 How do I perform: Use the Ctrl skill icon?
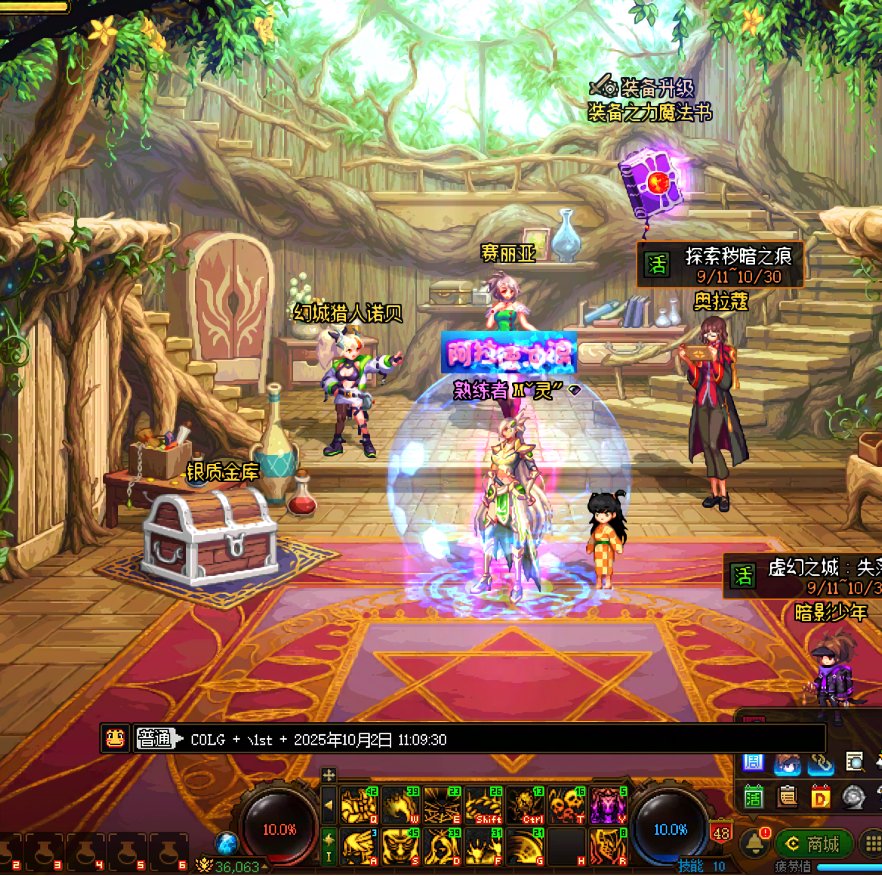(x=525, y=805)
